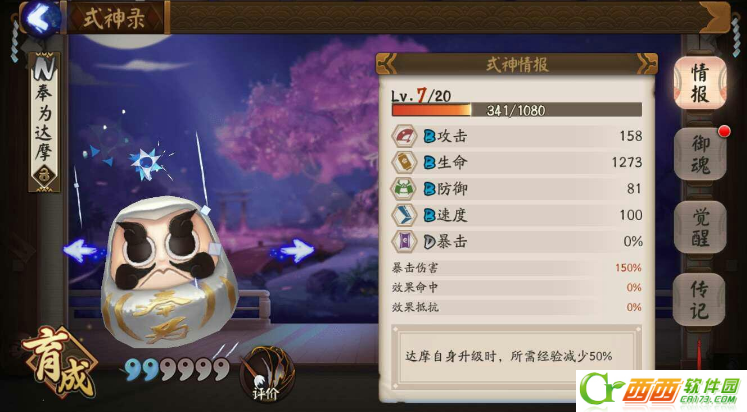Image resolution: width=747 pixels, height=412 pixels.
Task: Open the 评价 review button
Action: point(265,372)
